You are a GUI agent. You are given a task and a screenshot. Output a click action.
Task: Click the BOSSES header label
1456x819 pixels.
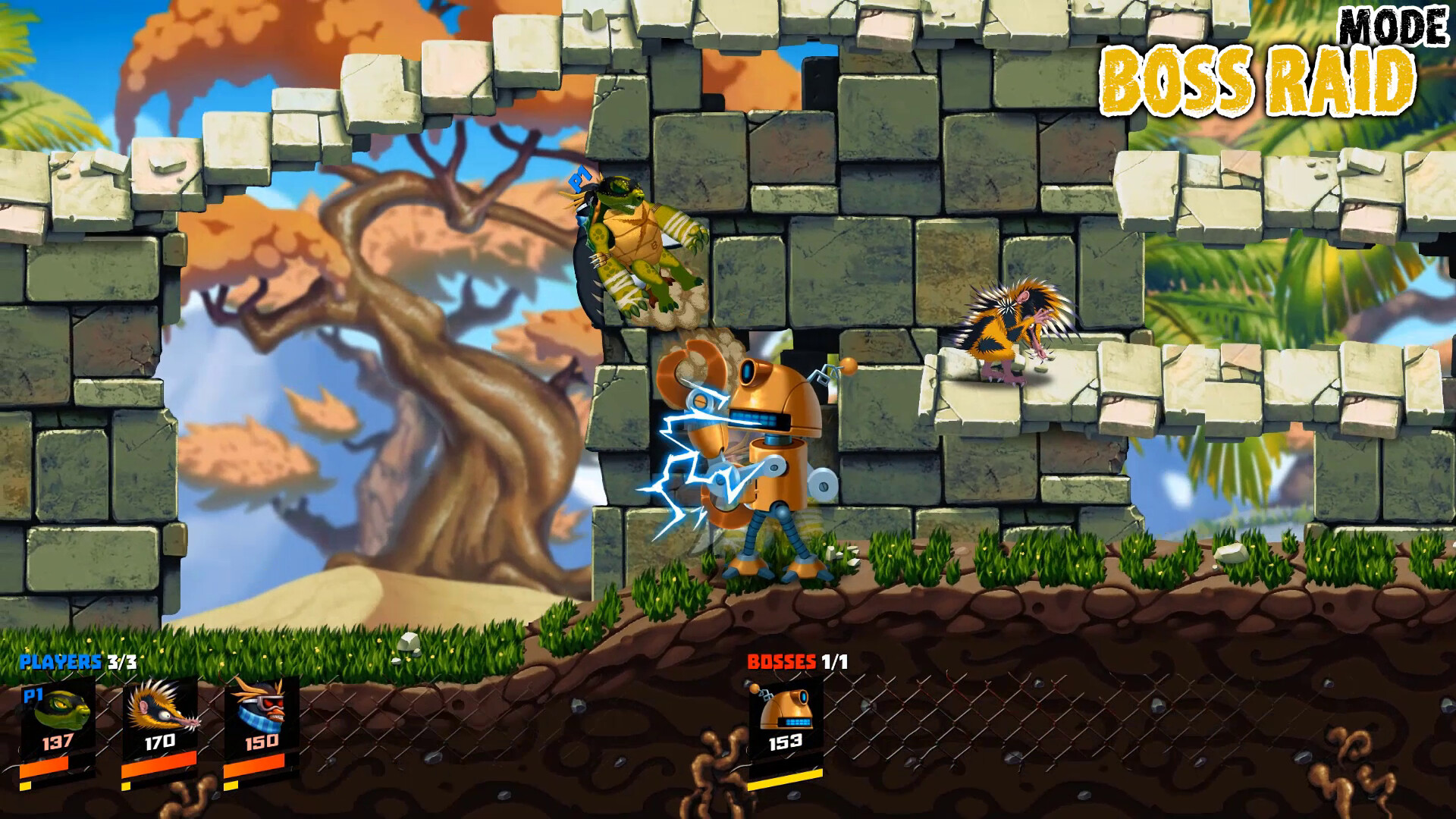pos(781,662)
